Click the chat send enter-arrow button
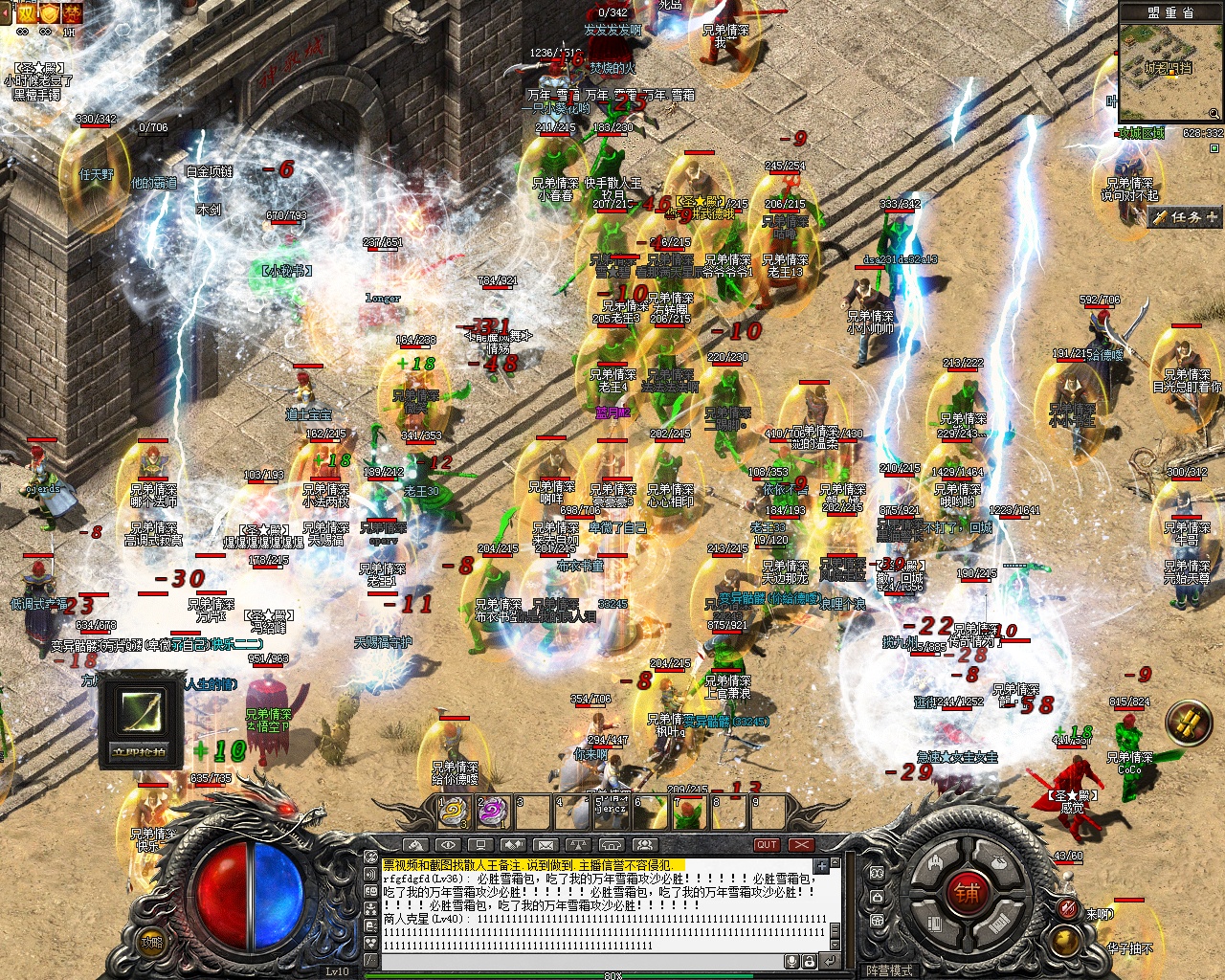This screenshot has height=980, width=1225. pyautogui.click(x=830, y=961)
